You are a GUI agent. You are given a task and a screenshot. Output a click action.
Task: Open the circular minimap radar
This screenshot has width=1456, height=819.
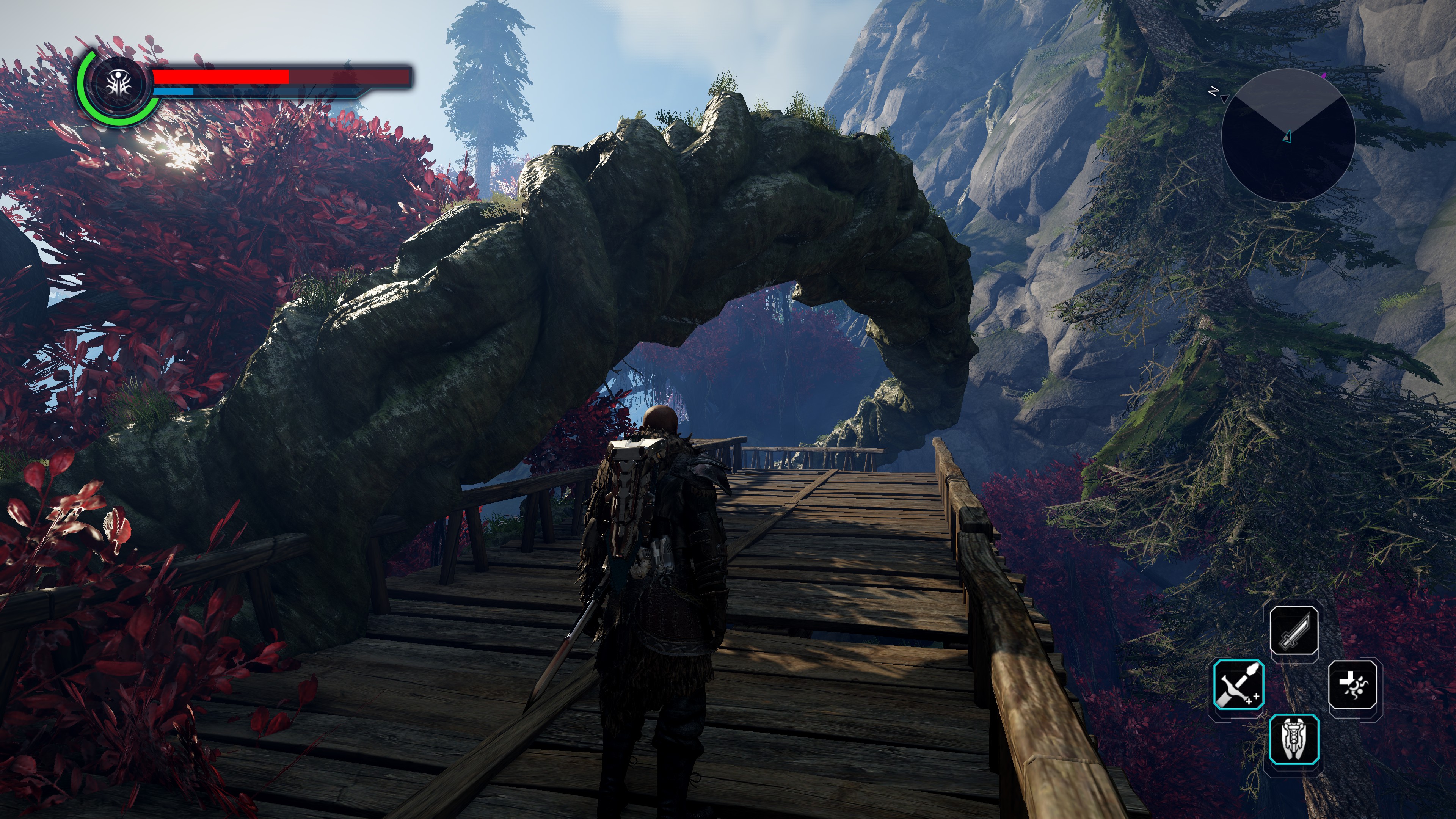point(1288,136)
